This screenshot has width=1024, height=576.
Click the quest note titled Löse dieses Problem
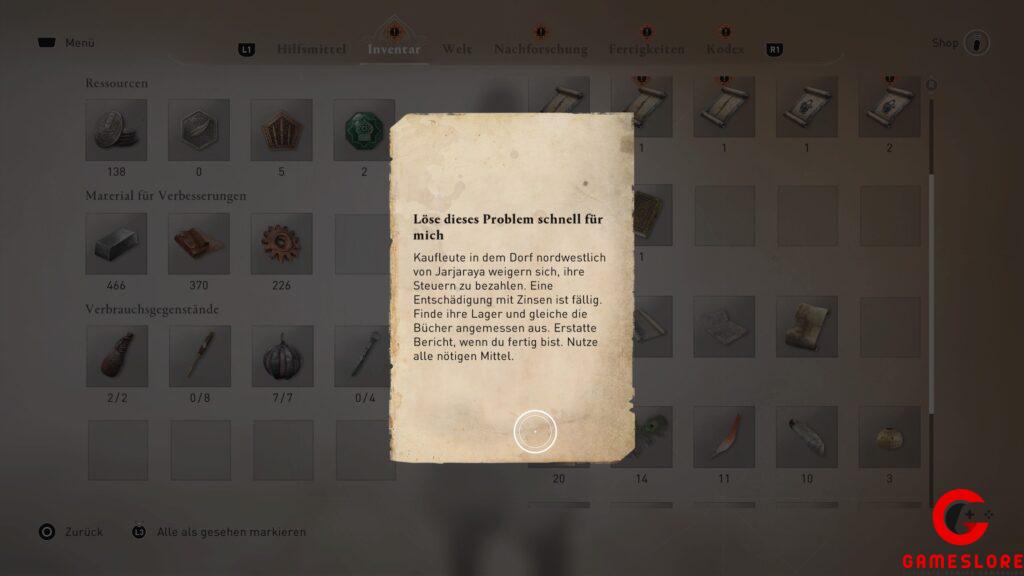[511, 288]
